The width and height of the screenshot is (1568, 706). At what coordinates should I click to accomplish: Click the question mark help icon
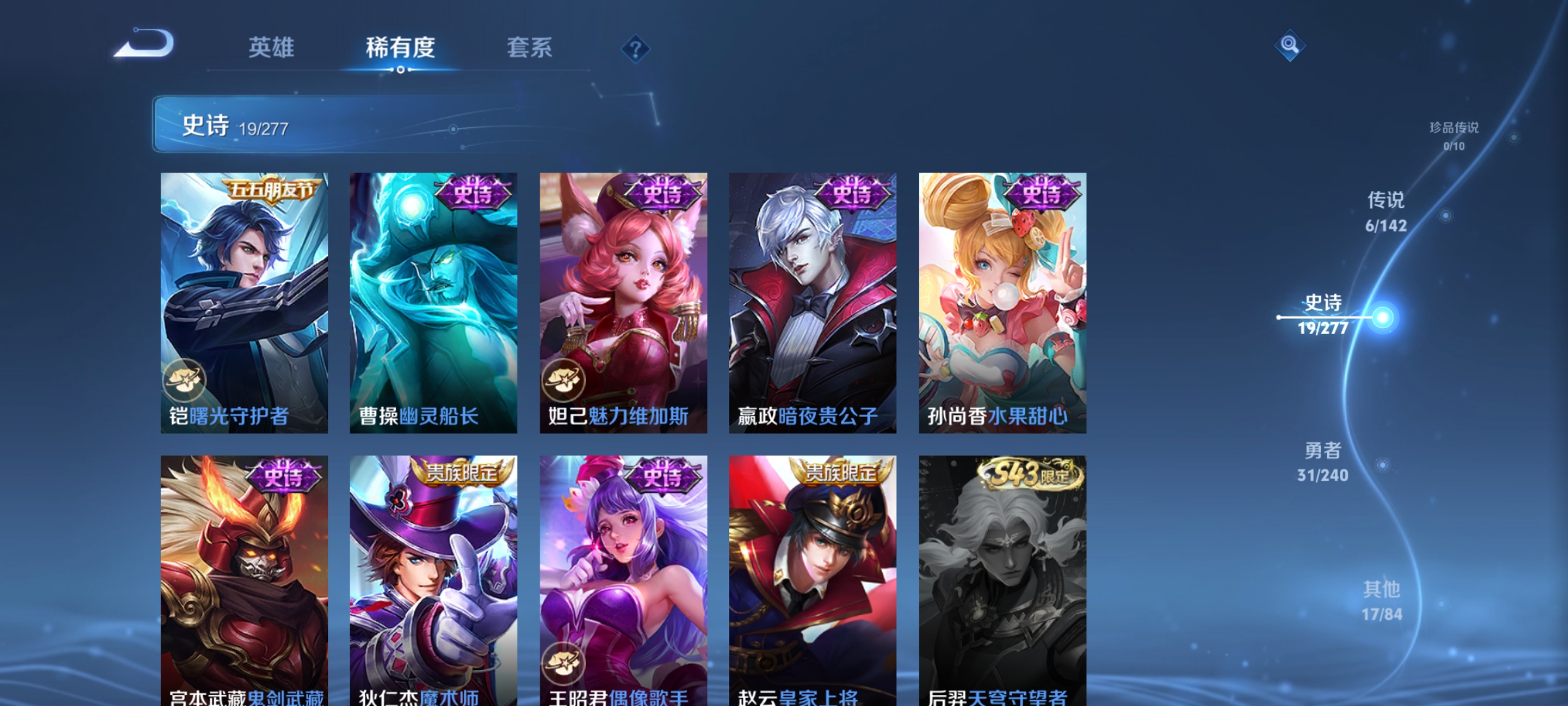[x=634, y=50]
